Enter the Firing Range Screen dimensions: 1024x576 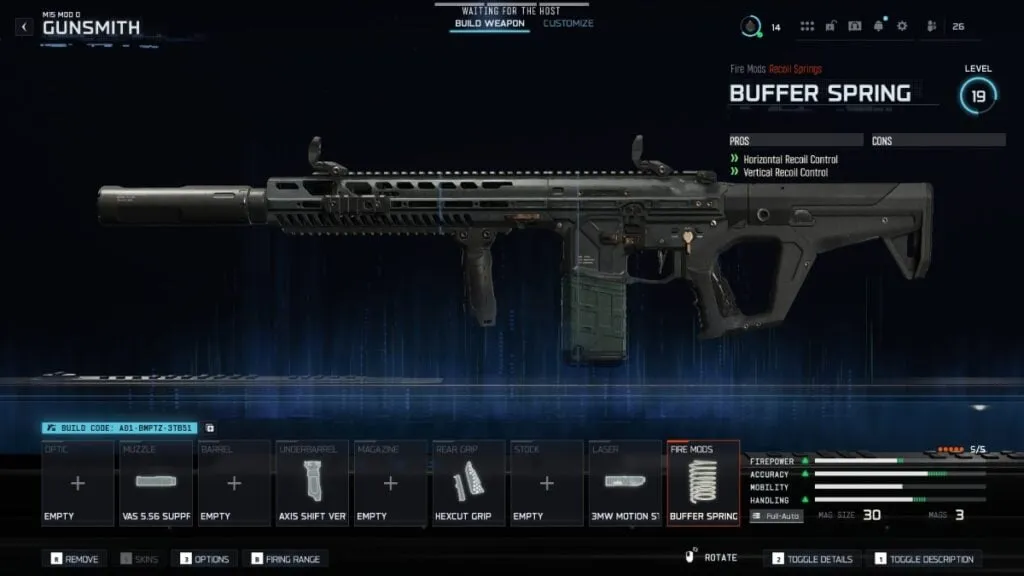(286, 559)
